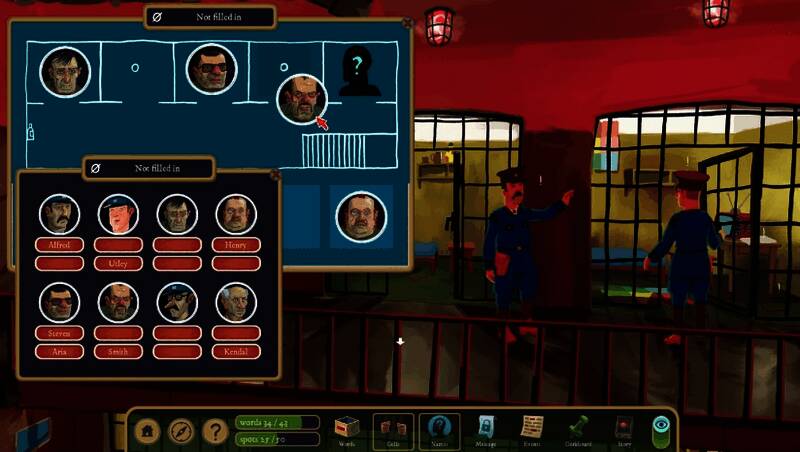This screenshot has width=800, height=452.
Task: Click the Alfred name tag
Action: coord(59,244)
